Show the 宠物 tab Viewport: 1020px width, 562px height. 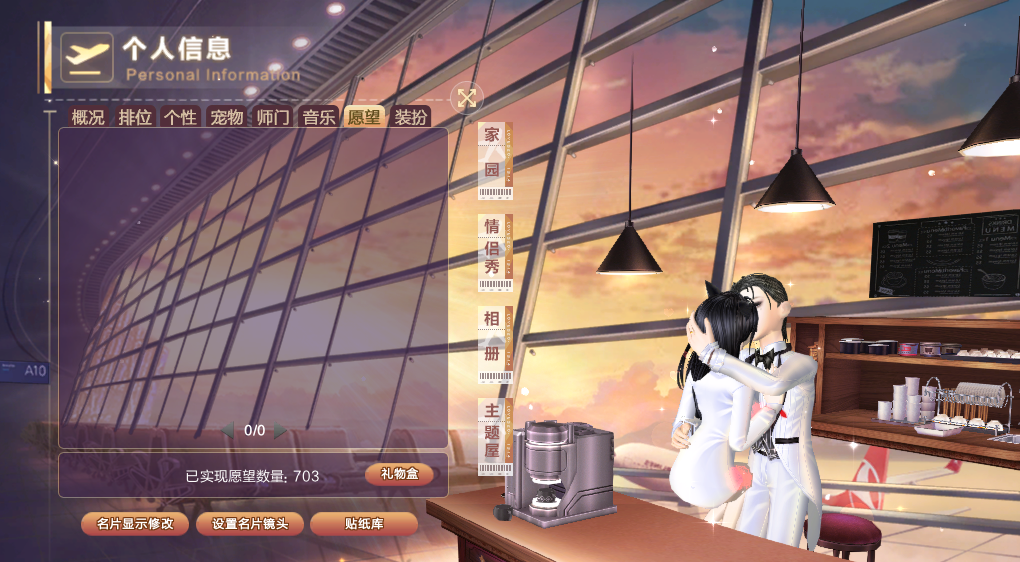pyautogui.click(x=226, y=117)
